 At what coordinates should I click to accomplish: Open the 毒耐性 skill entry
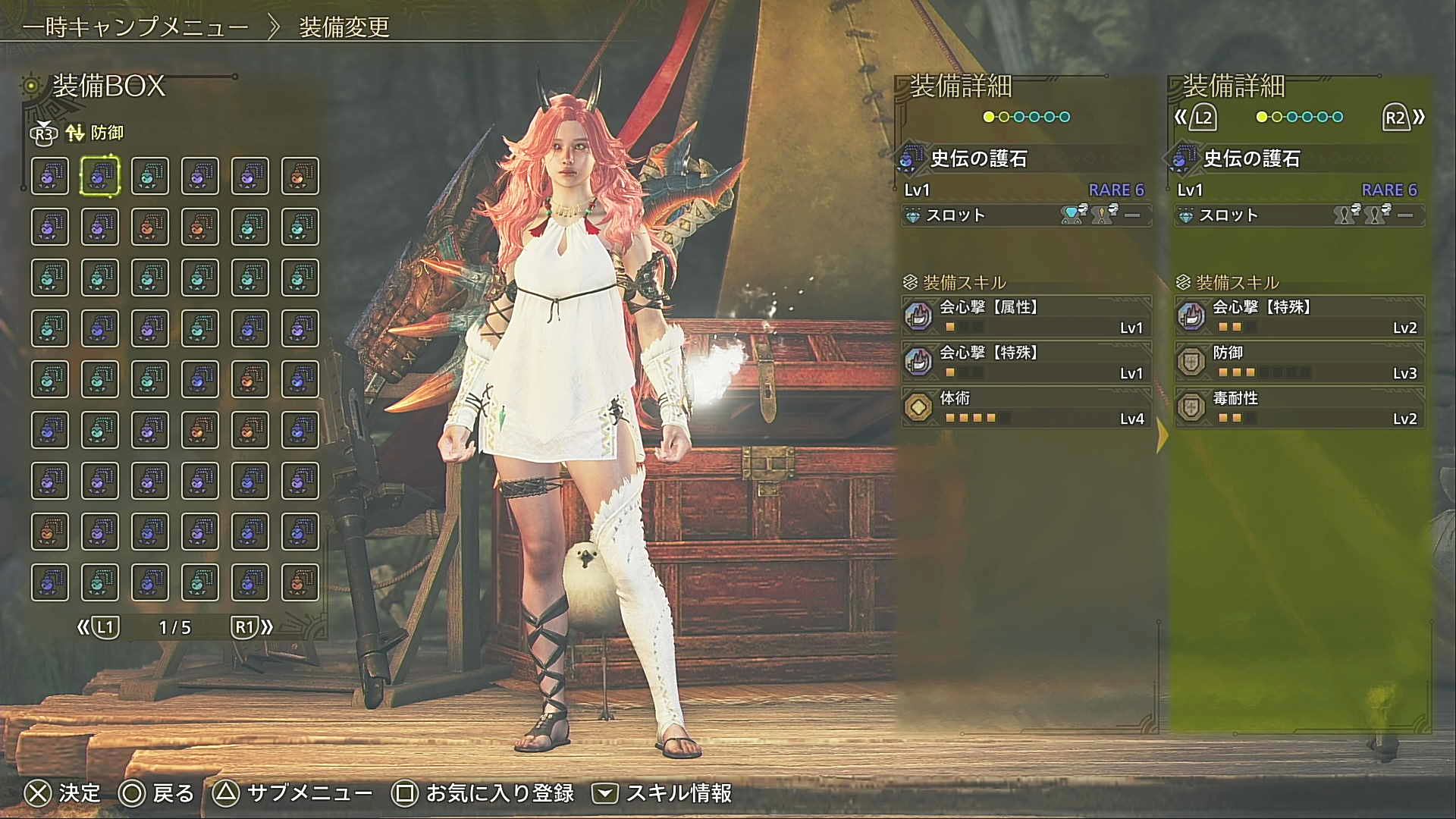(x=1299, y=407)
